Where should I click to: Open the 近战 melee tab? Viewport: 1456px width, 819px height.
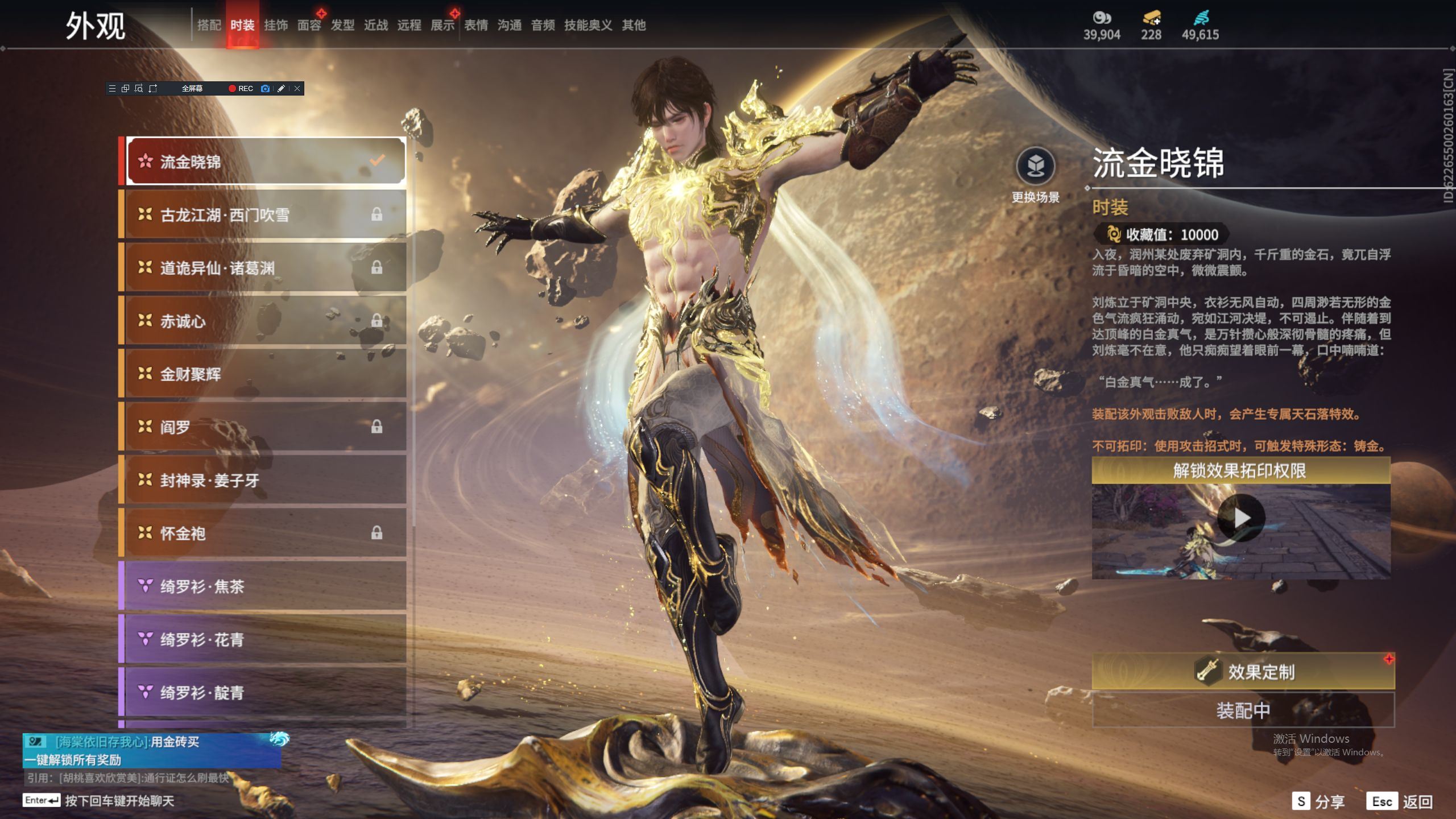click(376, 25)
